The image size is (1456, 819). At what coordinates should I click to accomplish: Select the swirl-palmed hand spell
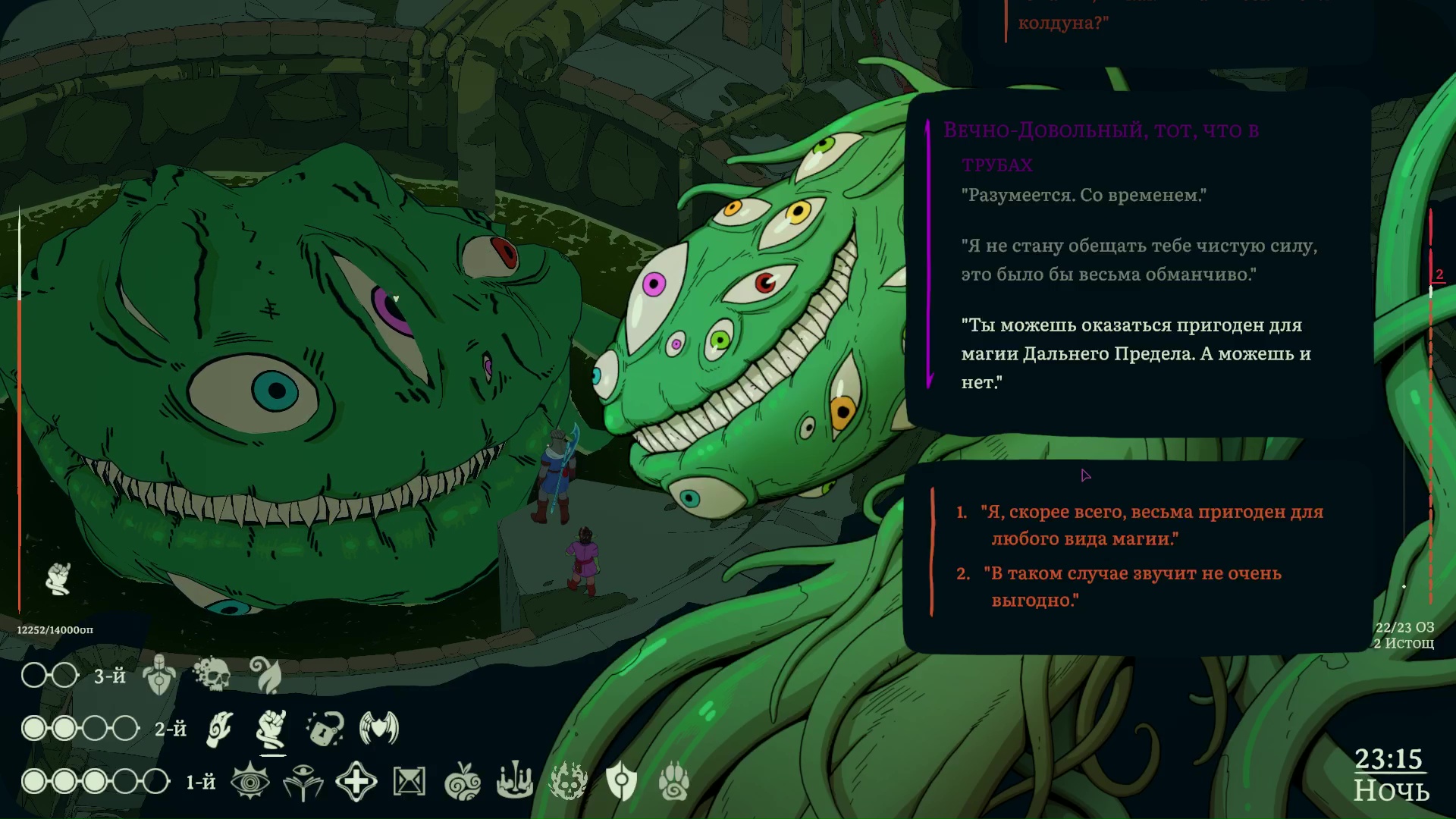[220, 729]
